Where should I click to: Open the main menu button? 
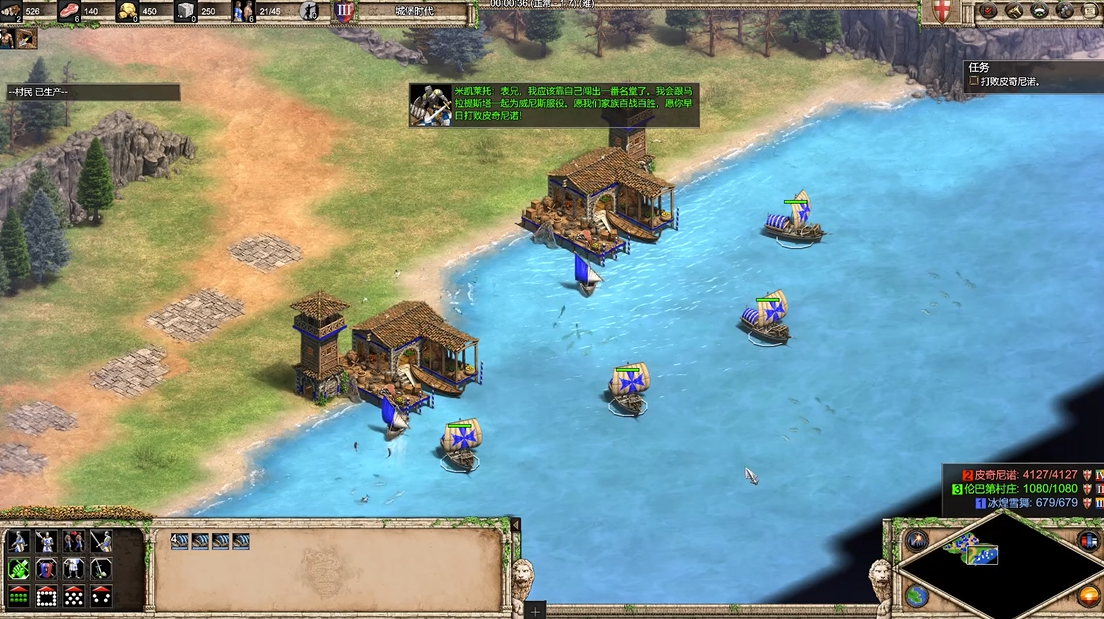(1089, 12)
